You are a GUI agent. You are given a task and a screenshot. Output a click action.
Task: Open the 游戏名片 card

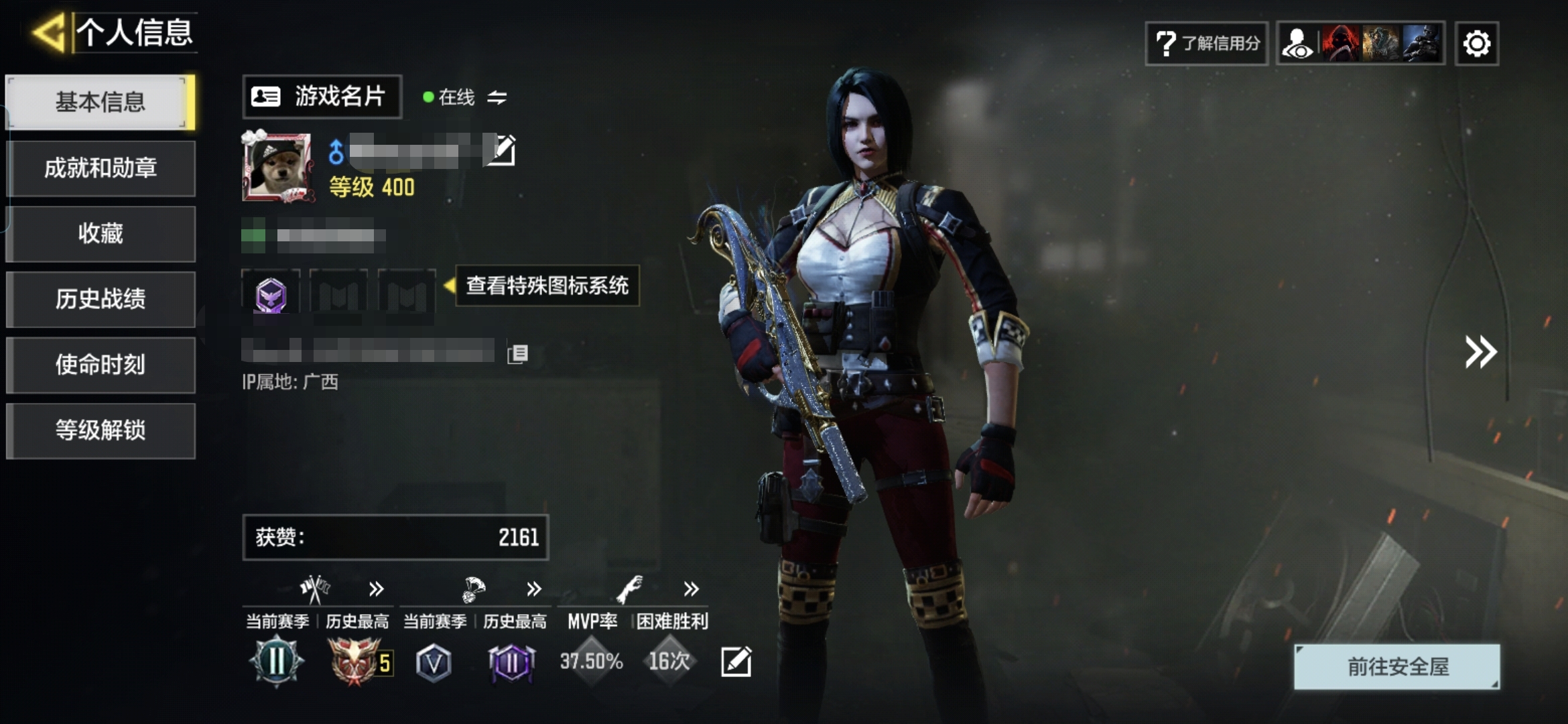tap(322, 97)
